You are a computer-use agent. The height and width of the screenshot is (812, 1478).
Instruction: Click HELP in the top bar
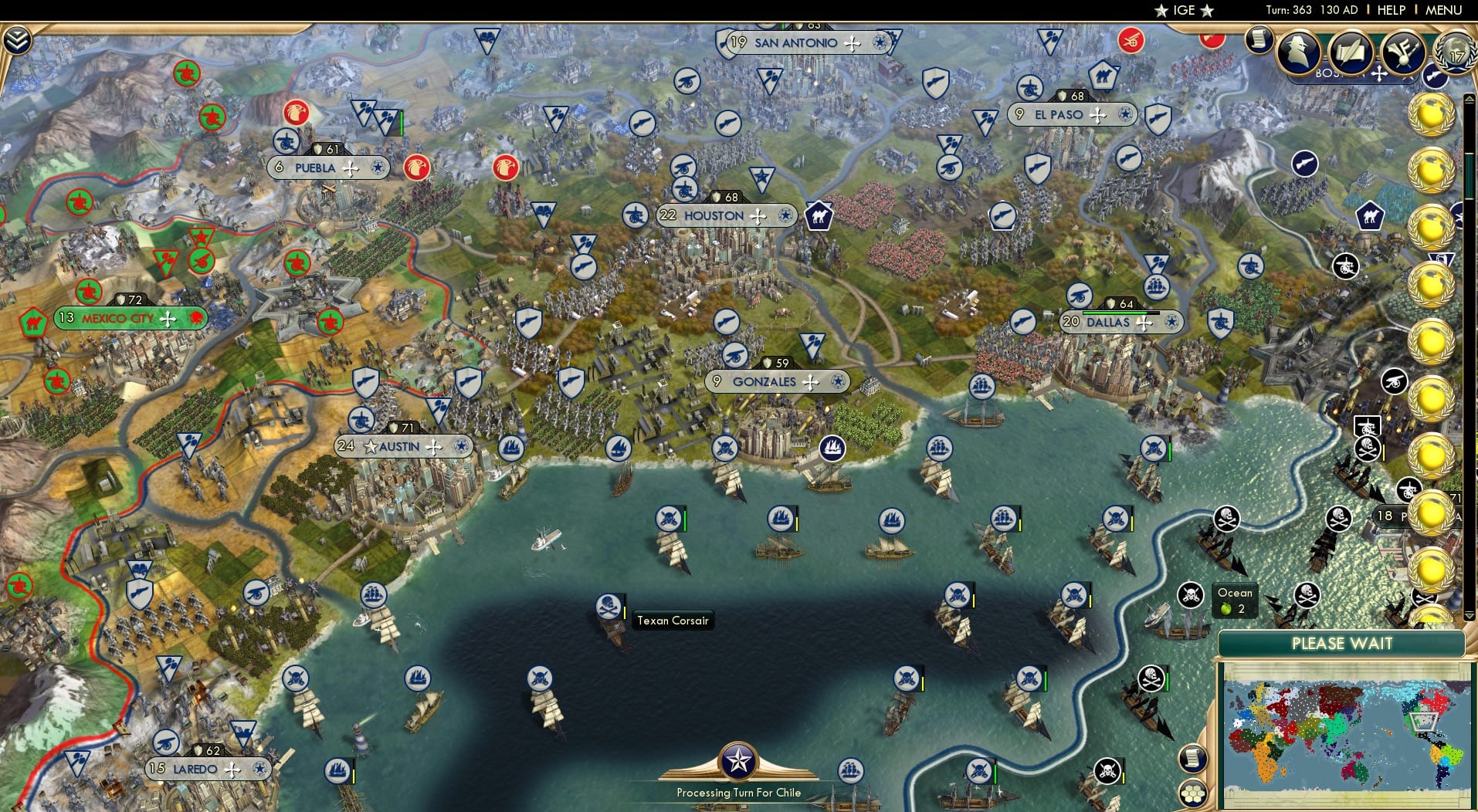[x=1390, y=10]
